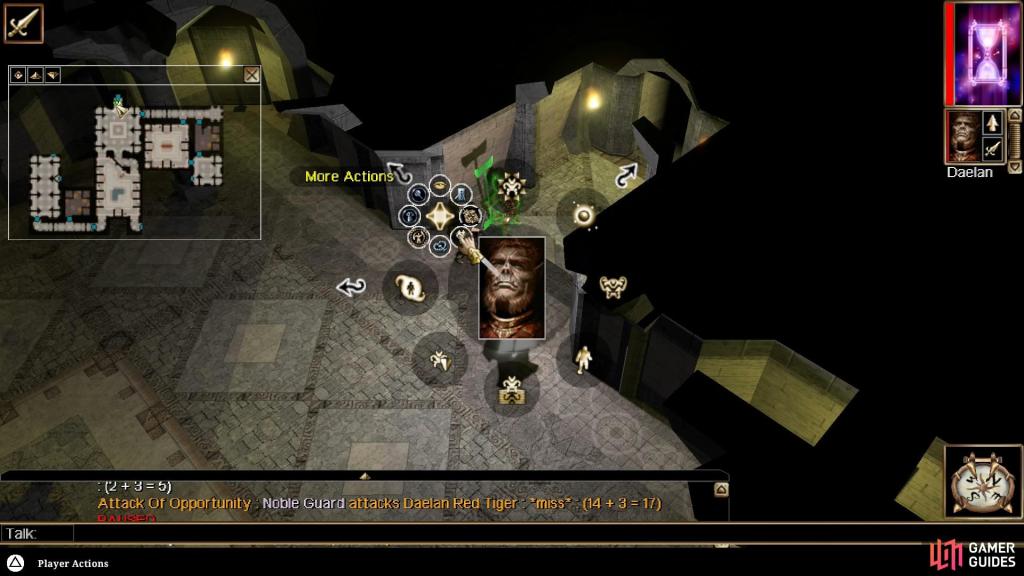The image size is (1024, 576).
Task: Select the glowing orb radial option
Action: point(584,214)
